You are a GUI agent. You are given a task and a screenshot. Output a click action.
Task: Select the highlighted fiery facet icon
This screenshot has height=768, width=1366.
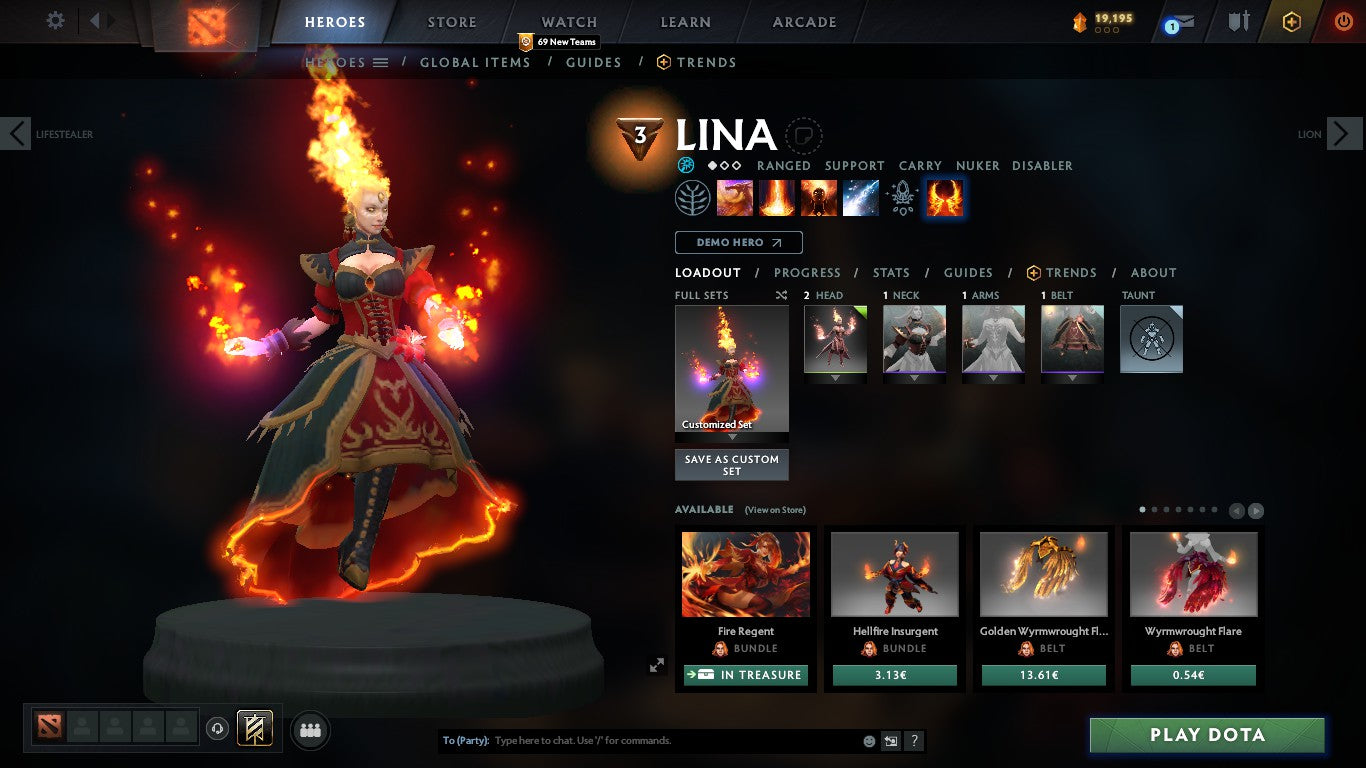point(943,197)
